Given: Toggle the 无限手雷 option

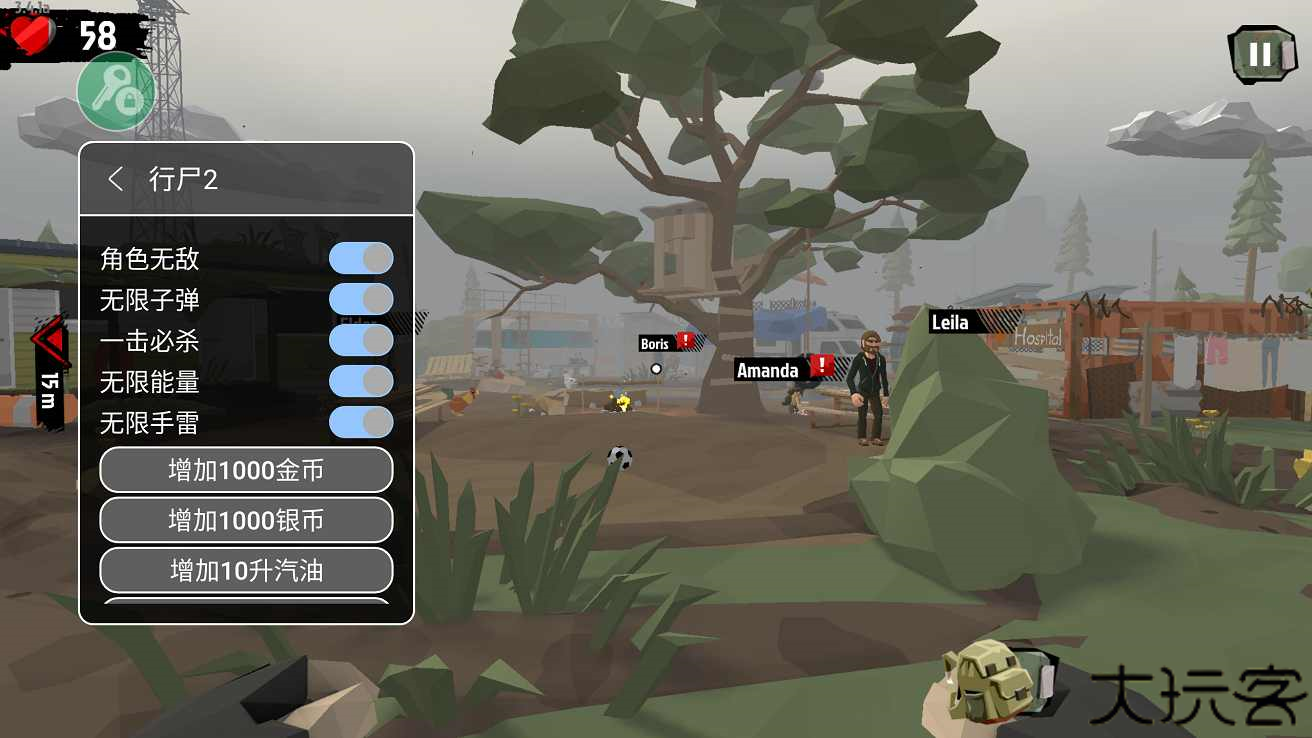Looking at the screenshot, I should pyautogui.click(x=361, y=422).
